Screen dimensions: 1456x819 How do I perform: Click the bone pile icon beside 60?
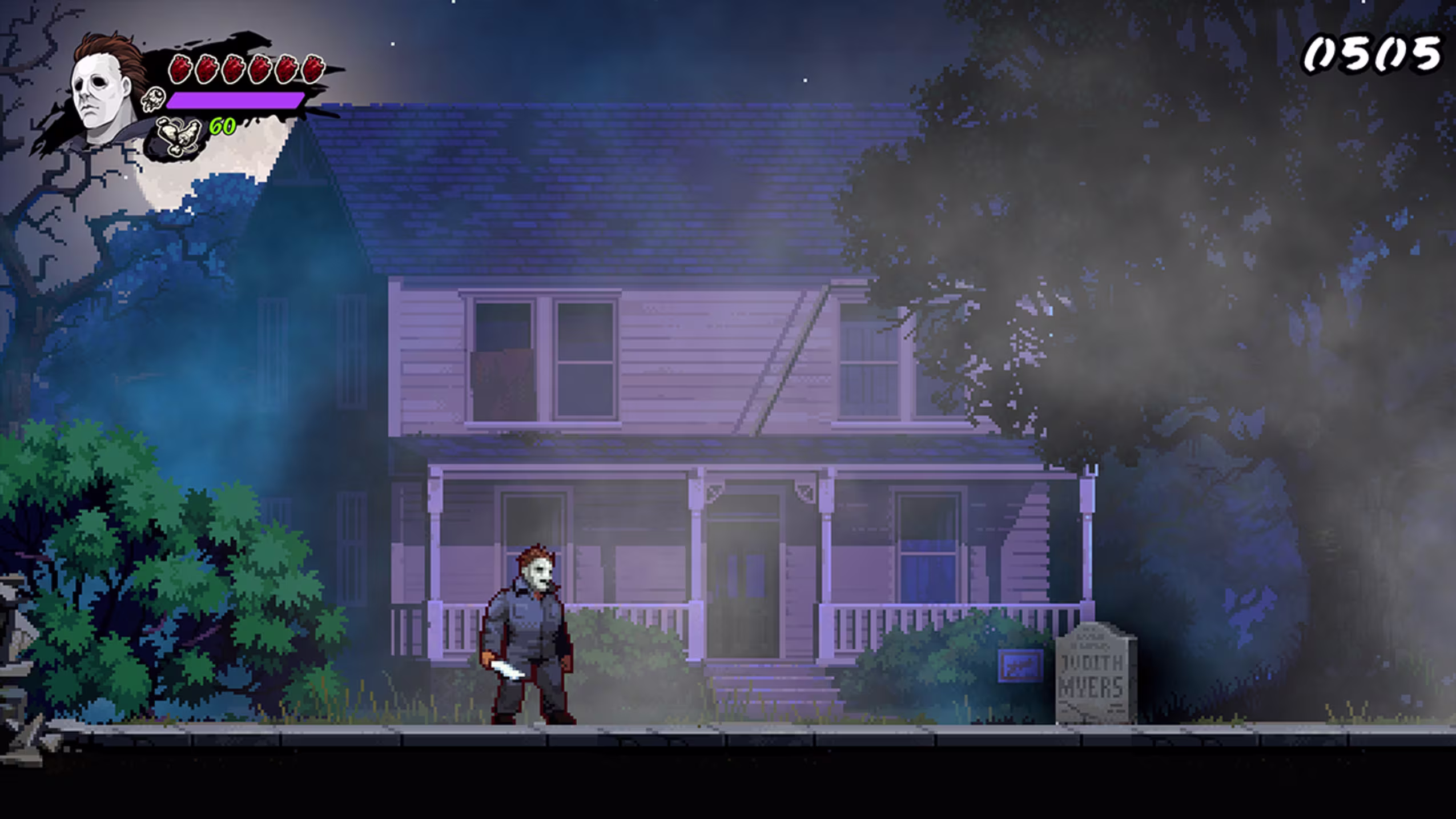[x=179, y=135]
